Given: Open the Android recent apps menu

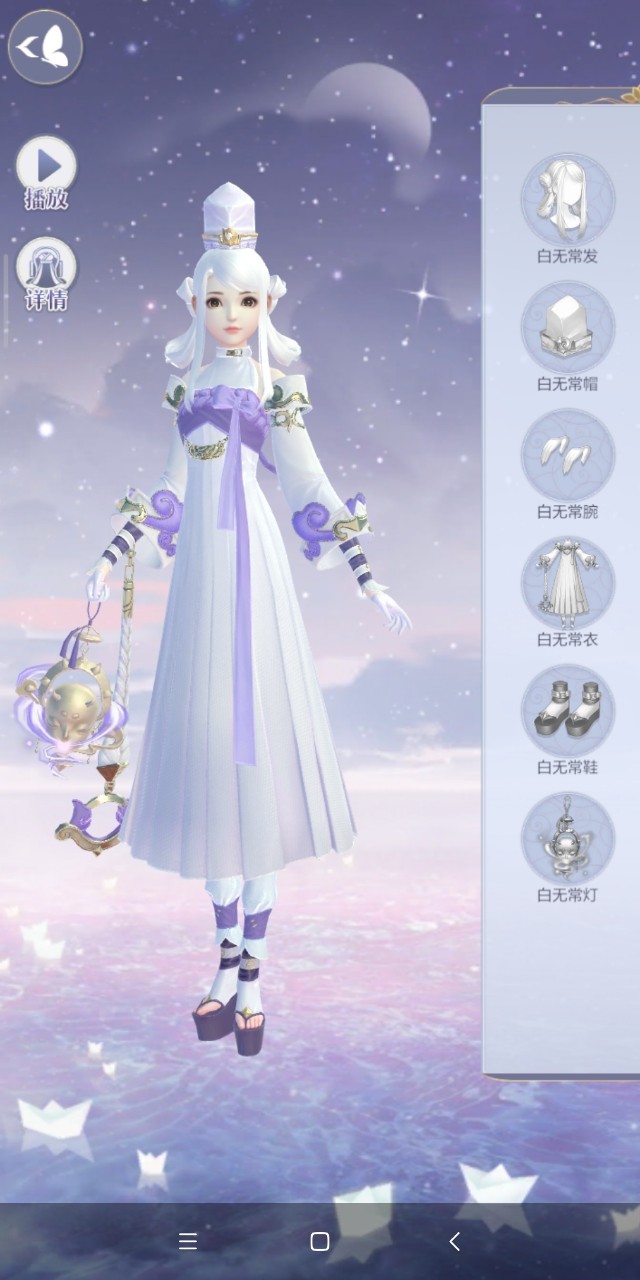Looking at the screenshot, I should pyautogui.click(x=187, y=1241).
